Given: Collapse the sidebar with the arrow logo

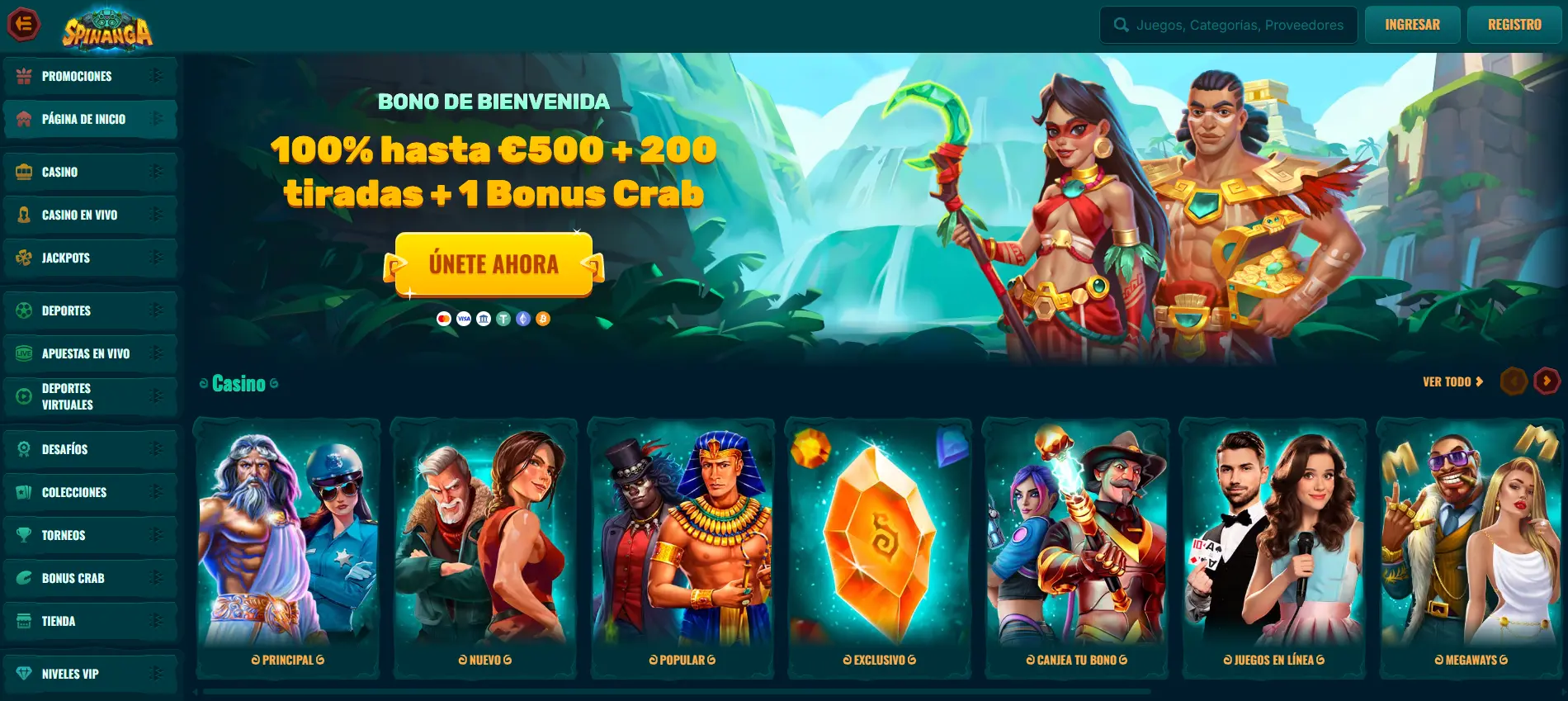Looking at the screenshot, I should [24, 23].
